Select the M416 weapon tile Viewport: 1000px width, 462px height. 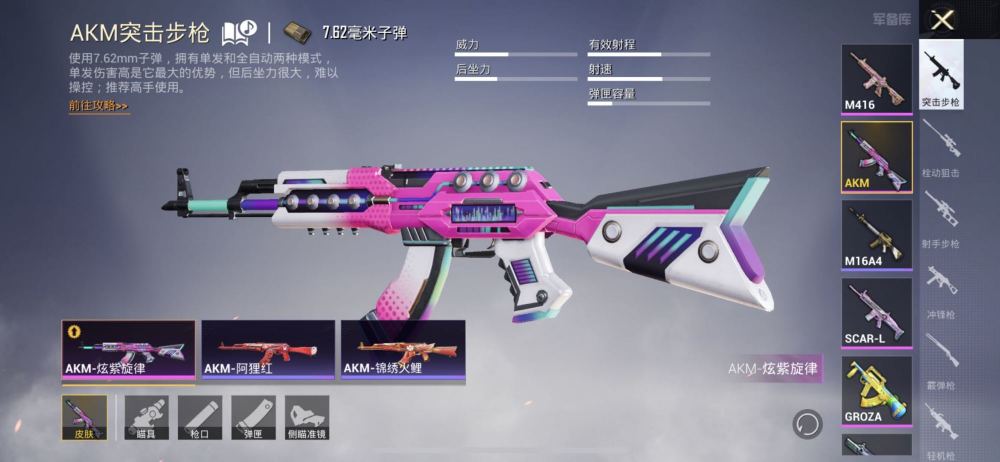point(876,80)
